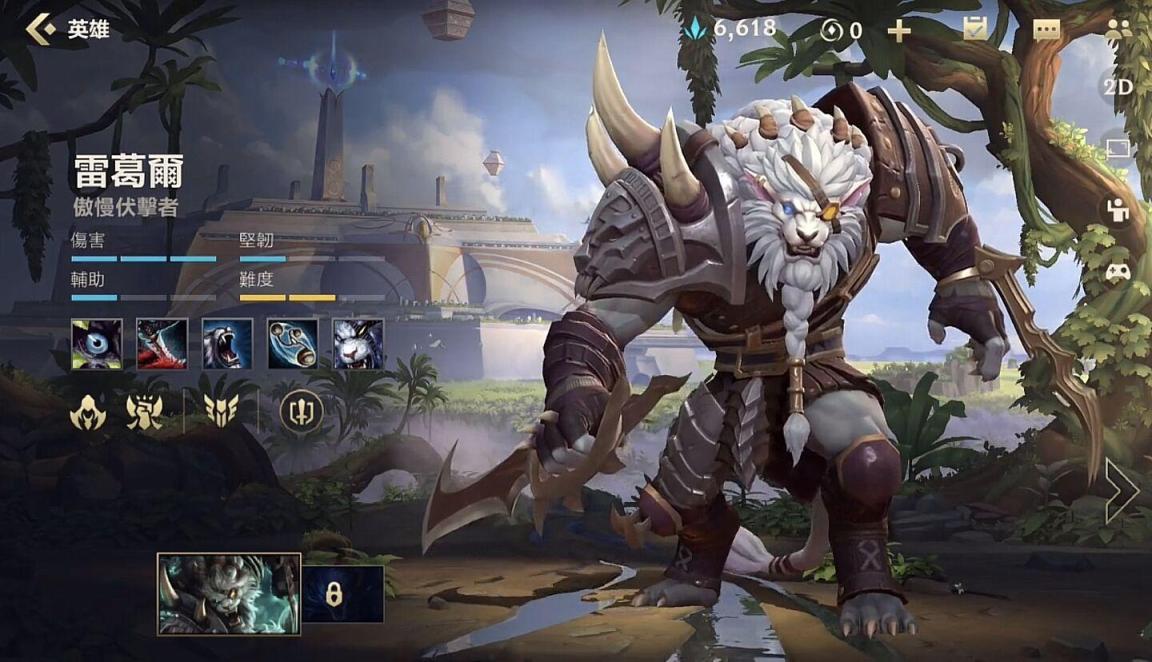Add currency with the plus button
Image resolution: width=1152 pixels, height=662 pixels.
pyautogui.click(x=899, y=30)
